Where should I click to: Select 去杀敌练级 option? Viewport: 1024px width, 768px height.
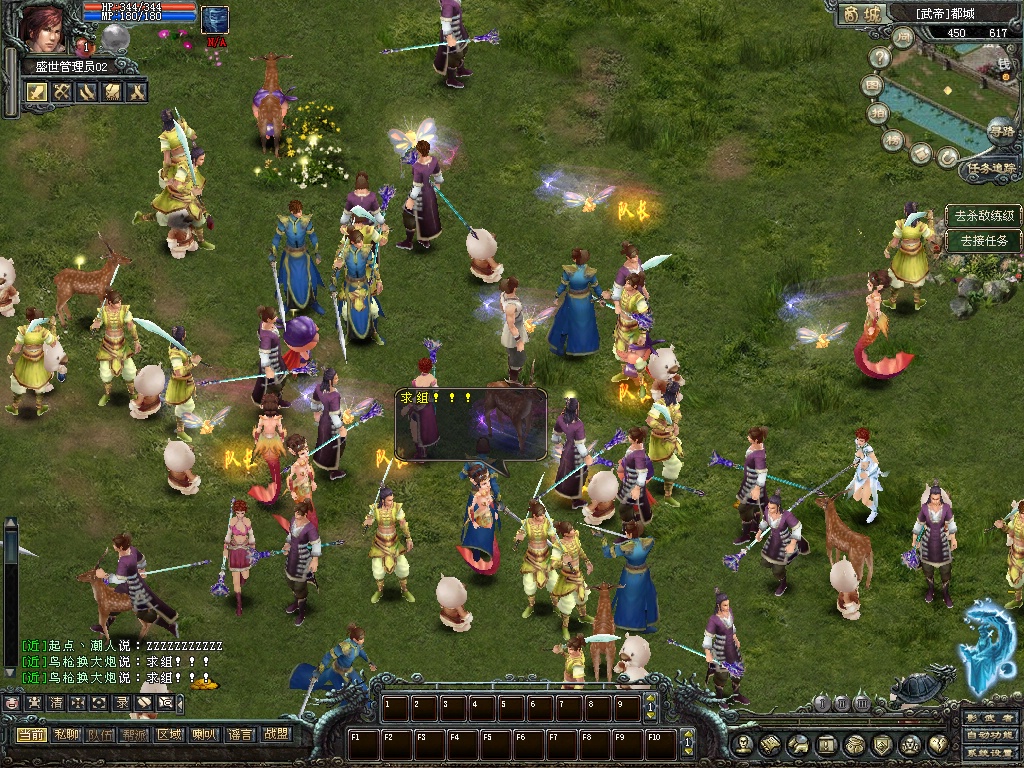pos(984,215)
